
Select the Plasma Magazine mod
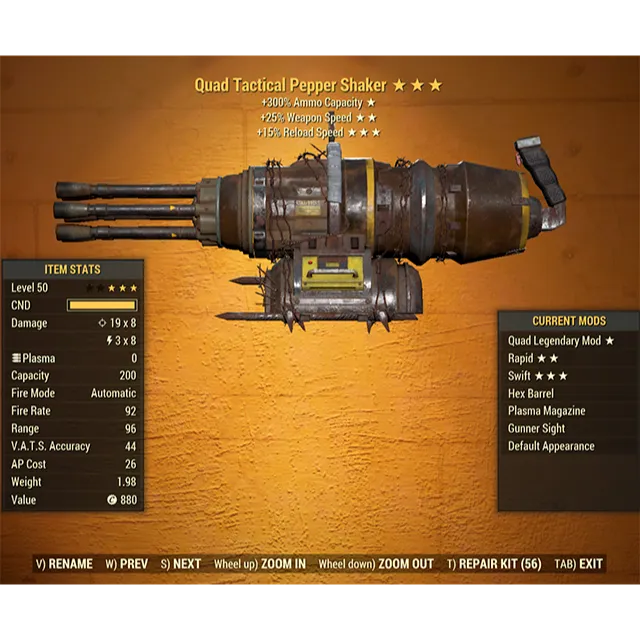click(546, 411)
